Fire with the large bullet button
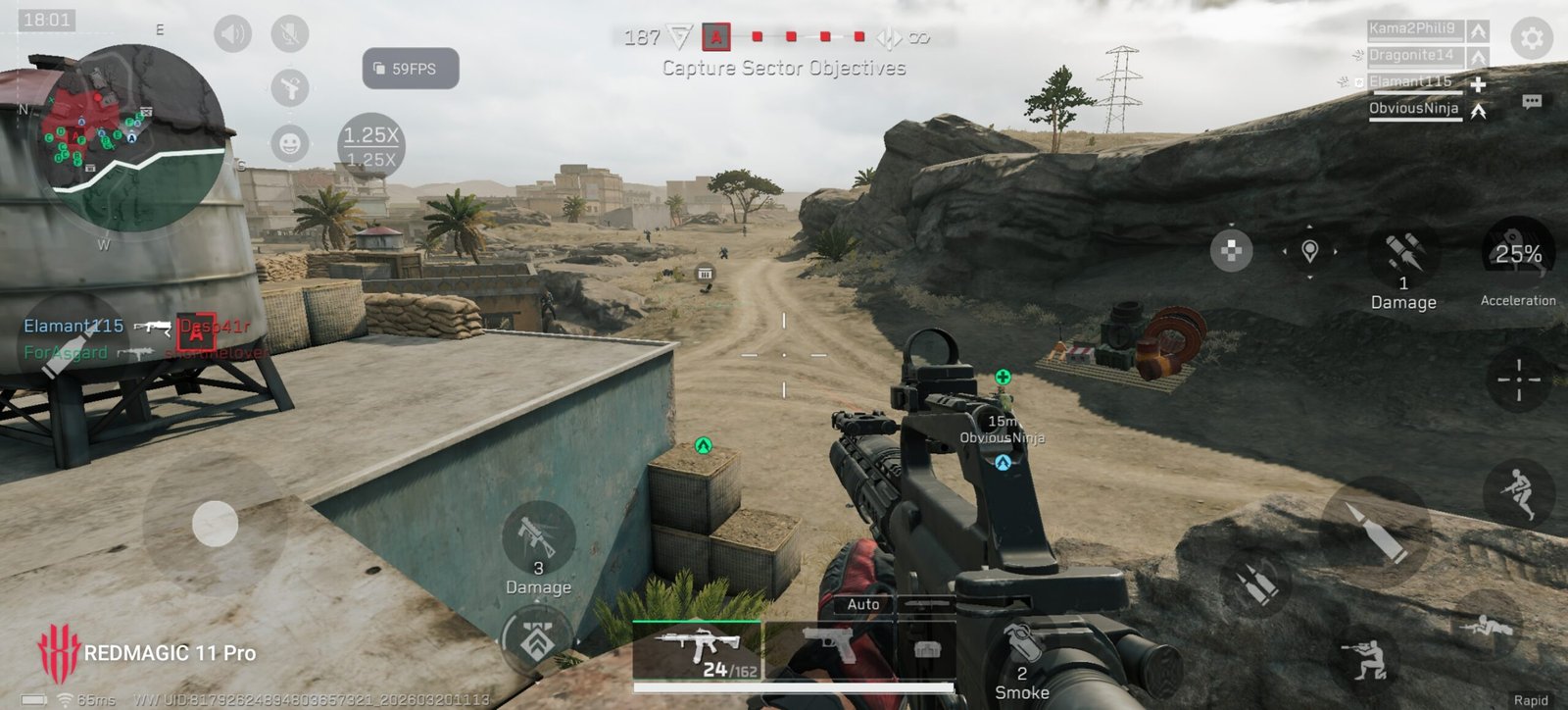The image size is (1568, 710). (x=1375, y=532)
